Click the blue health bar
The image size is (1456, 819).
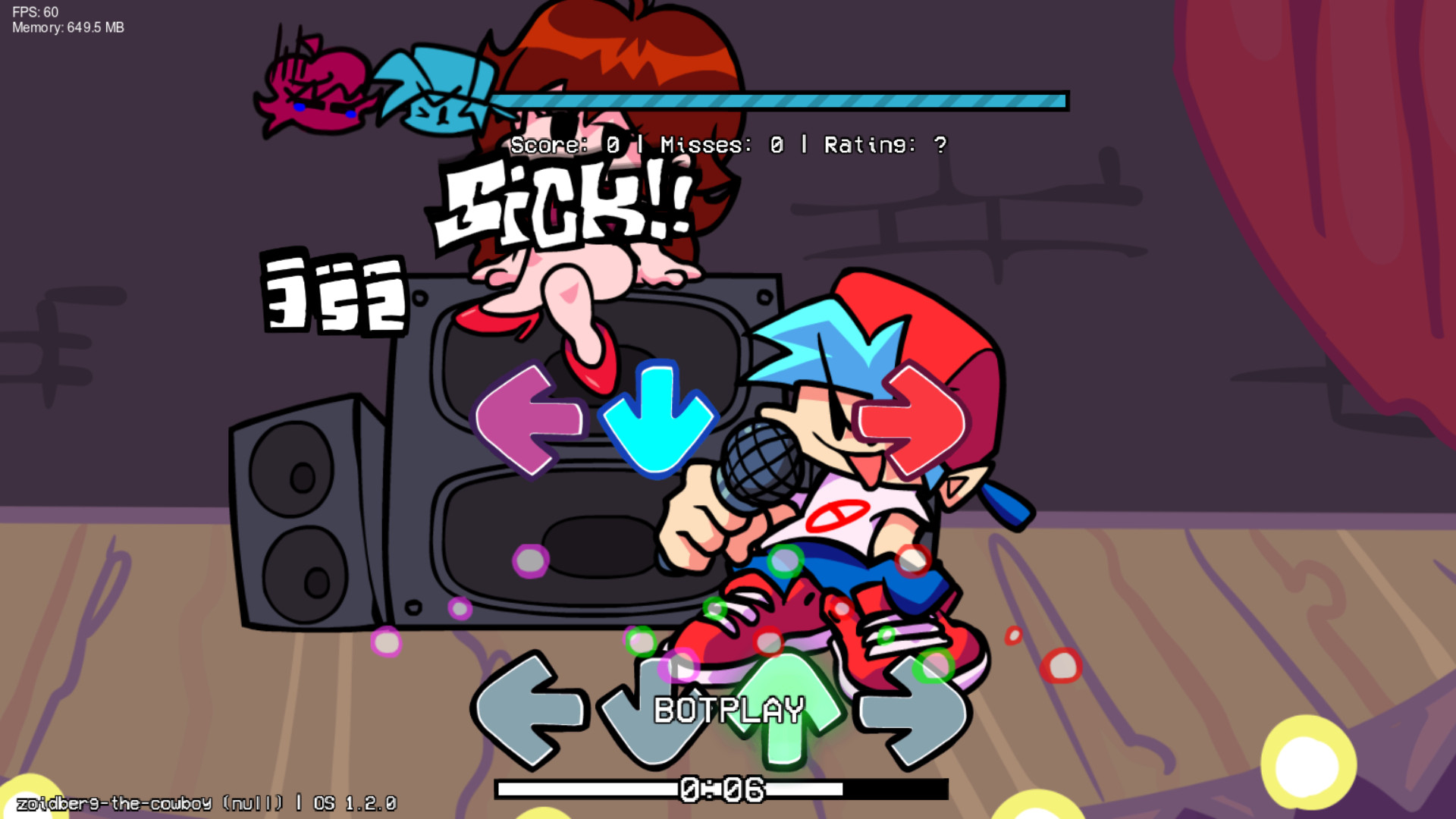(x=781, y=99)
